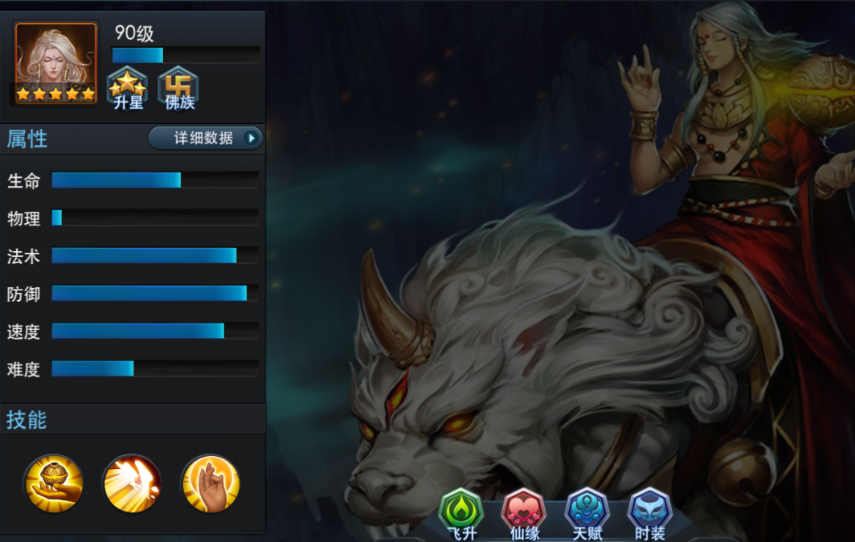Open the 仙缘 bonds menu
The image size is (855, 542).
click(524, 513)
